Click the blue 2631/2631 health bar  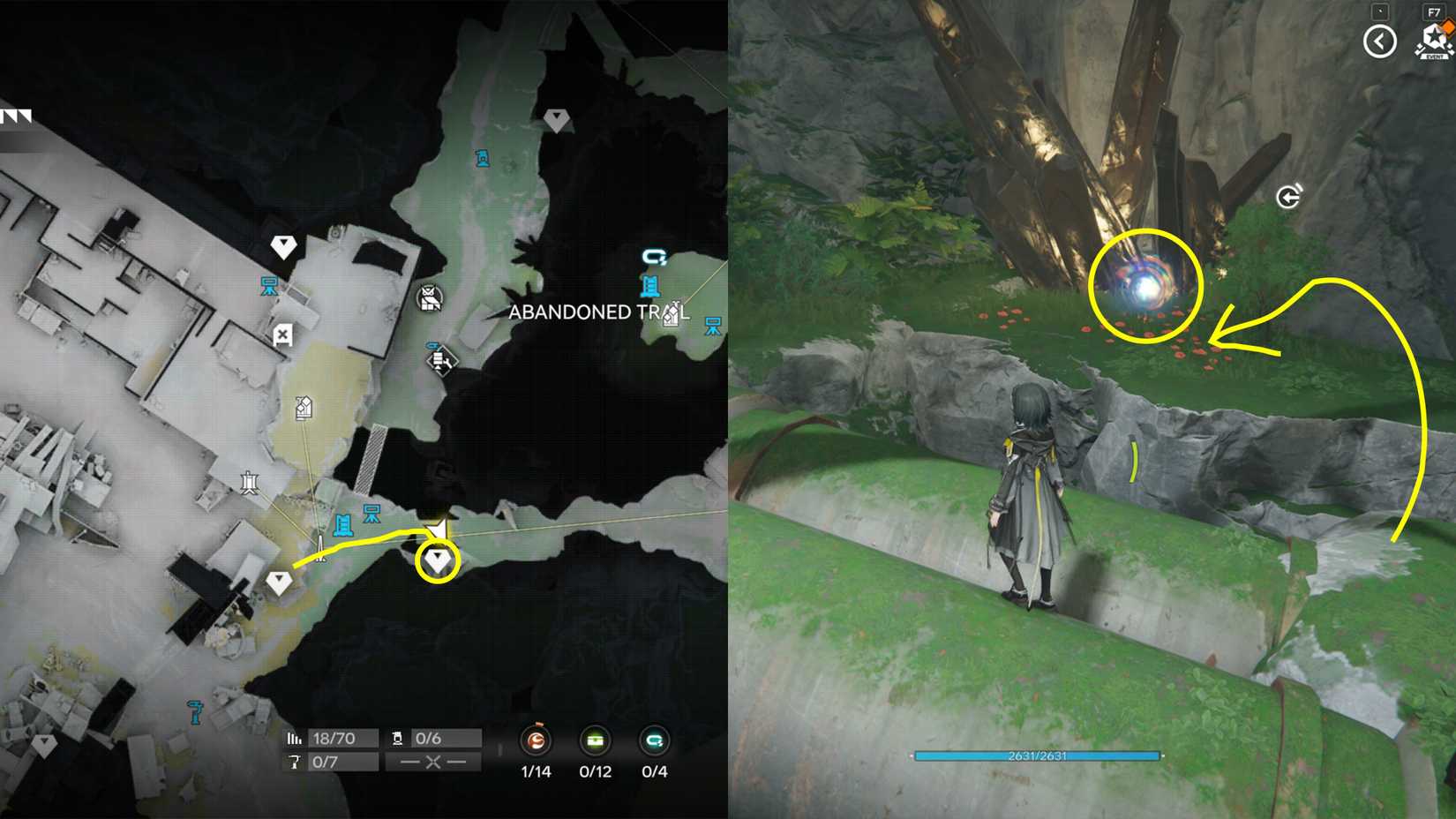[x=1039, y=755]
